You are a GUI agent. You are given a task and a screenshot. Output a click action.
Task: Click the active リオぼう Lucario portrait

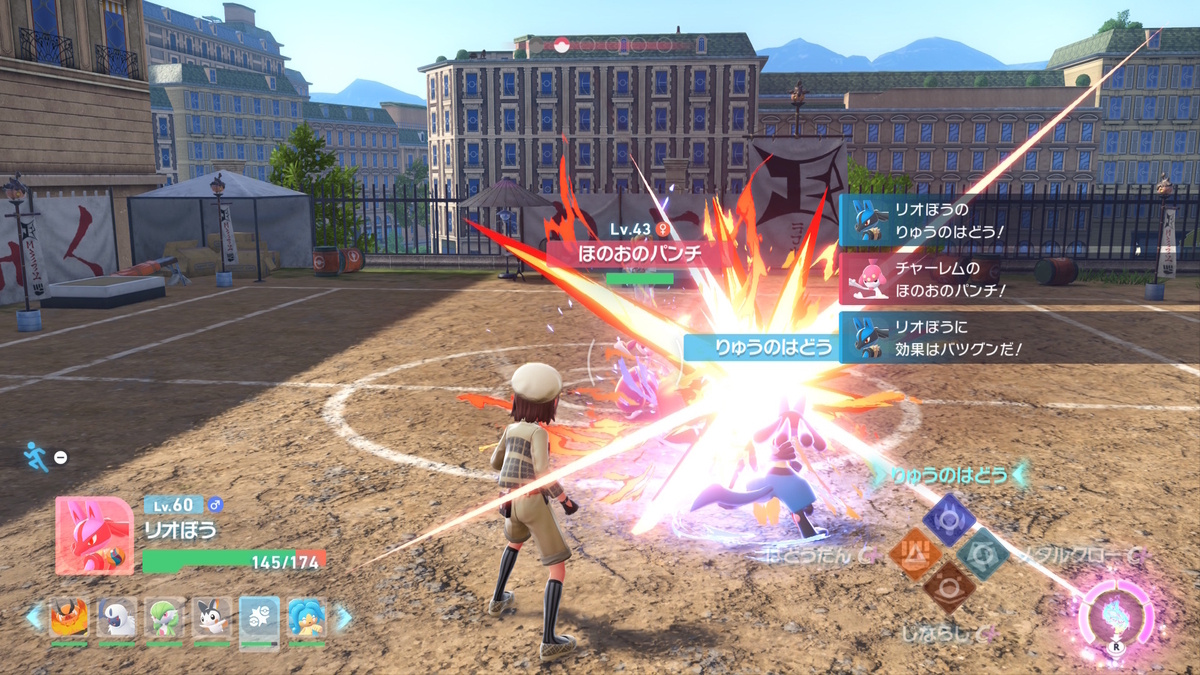pyautogui.click(x=94, y=535)
